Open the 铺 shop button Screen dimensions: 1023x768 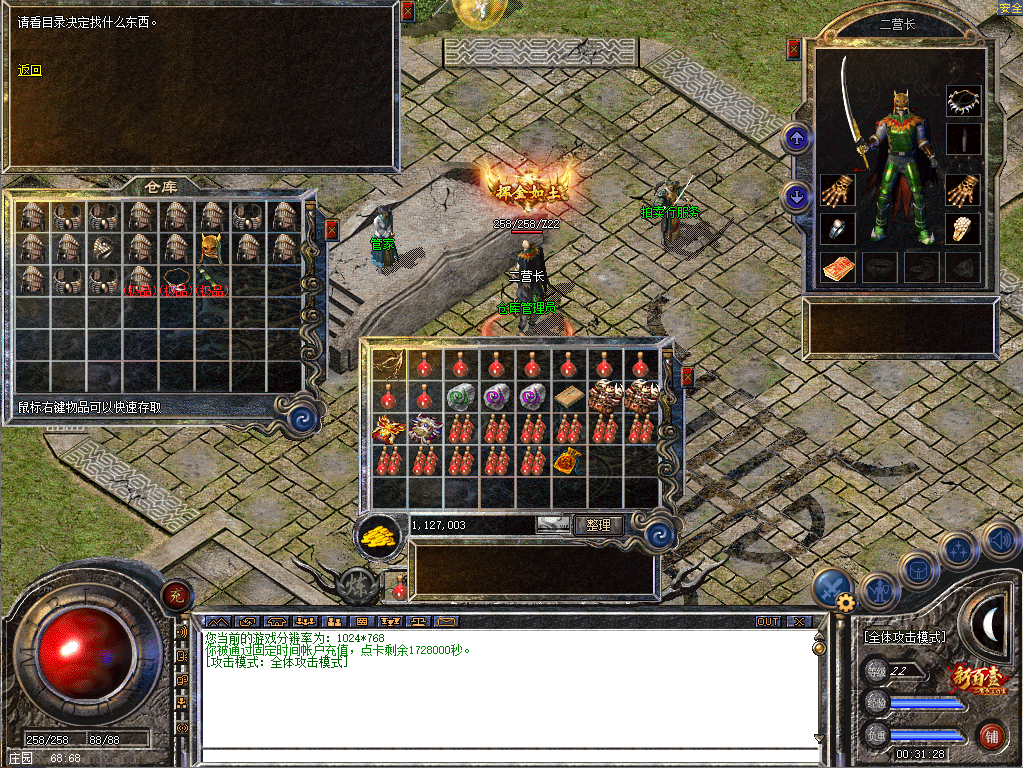tap(991, 736)
